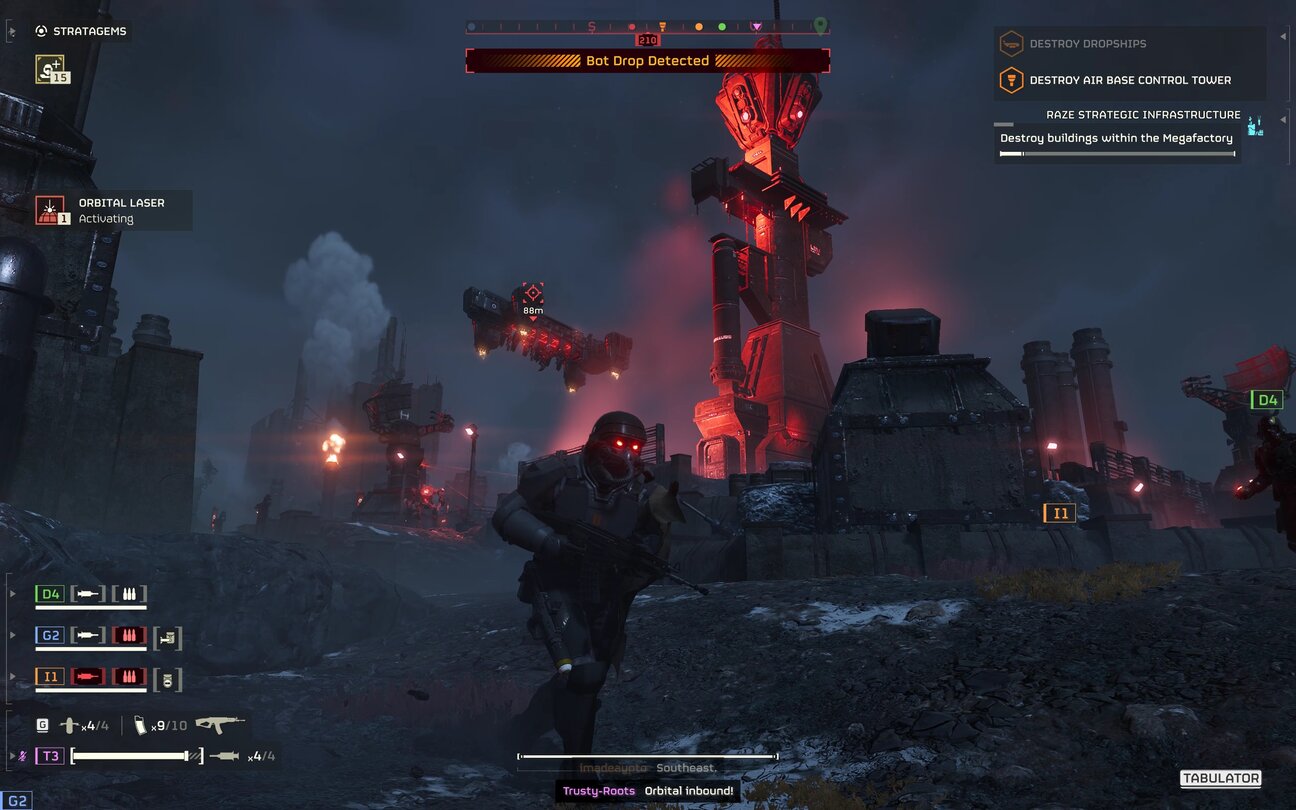Select the assault rifle weapon icon

[x=219, y=725]
